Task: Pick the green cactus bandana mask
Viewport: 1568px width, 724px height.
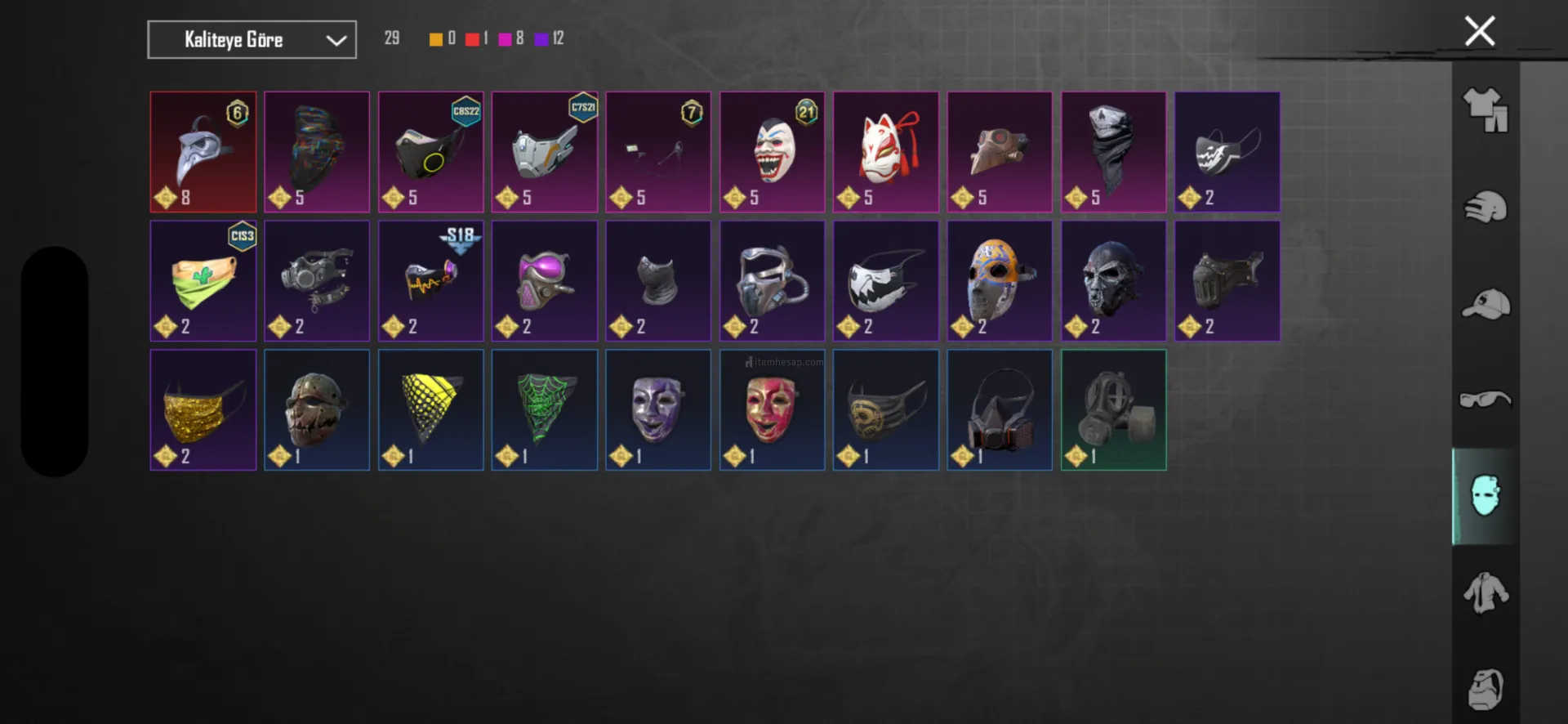Action: click(203, 281)
